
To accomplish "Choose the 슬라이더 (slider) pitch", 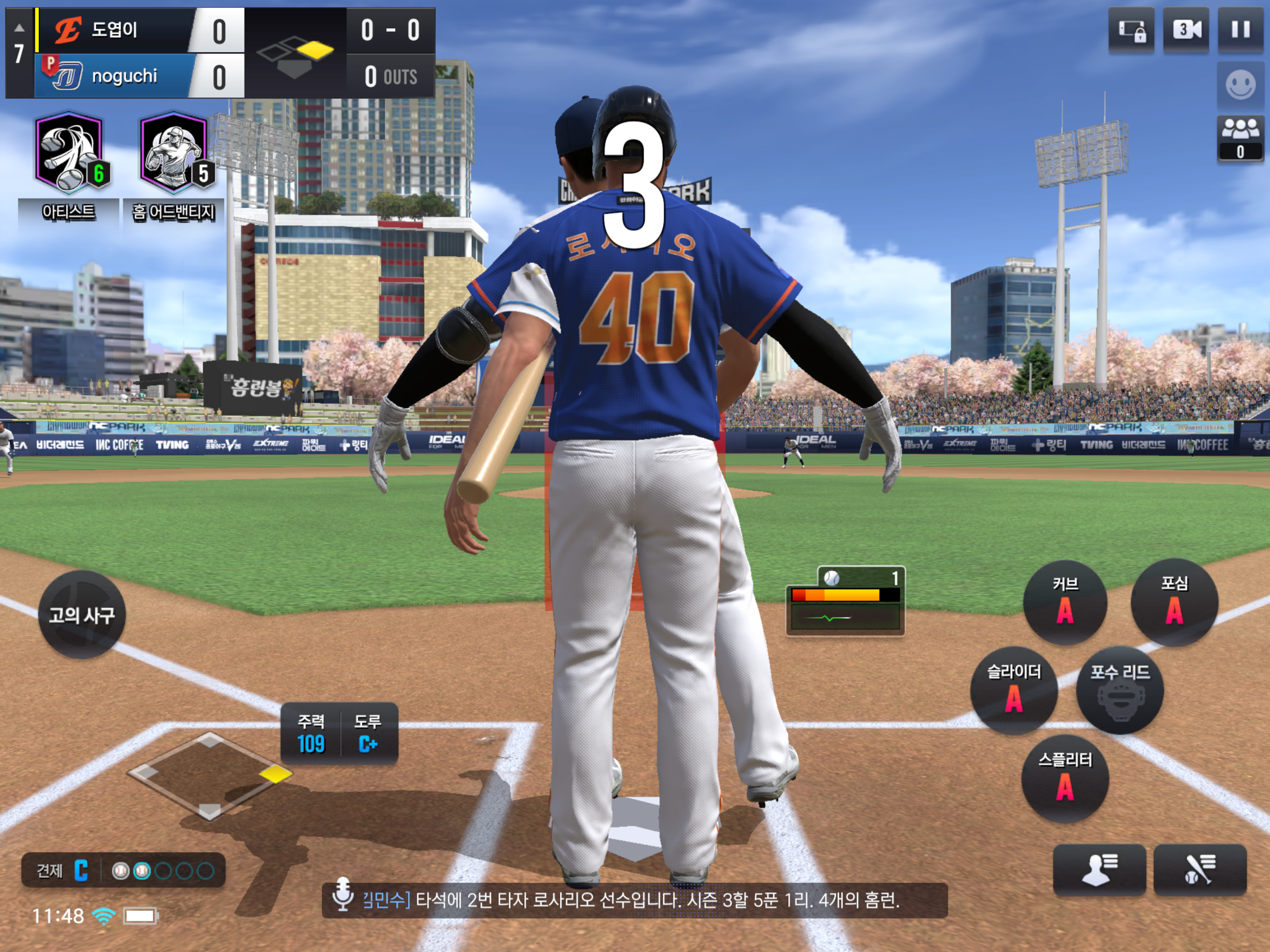I will pos(1013,690).
